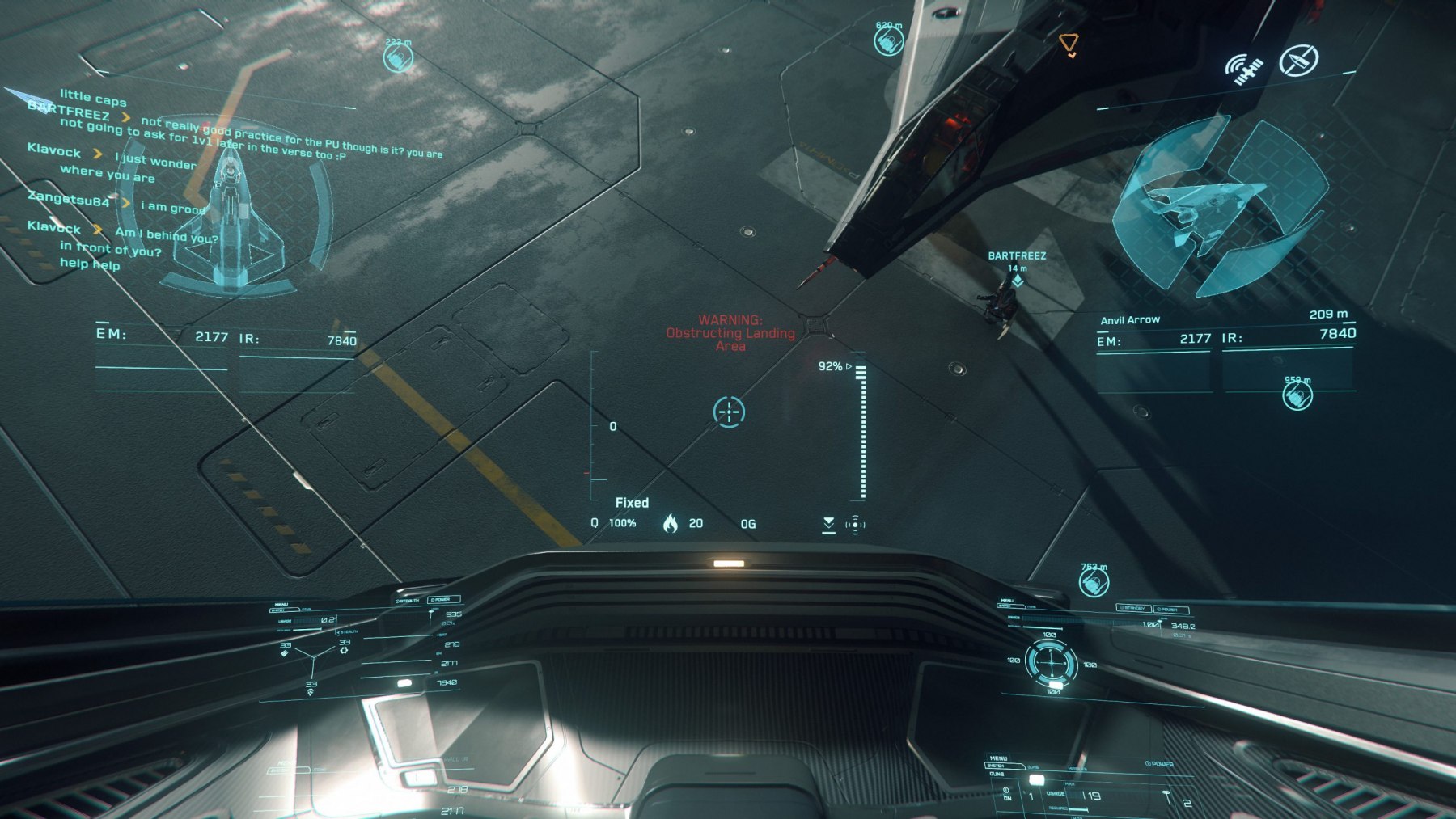
Task: Toggle the Power button on the shield display
Action: (x=1170, y=610)
